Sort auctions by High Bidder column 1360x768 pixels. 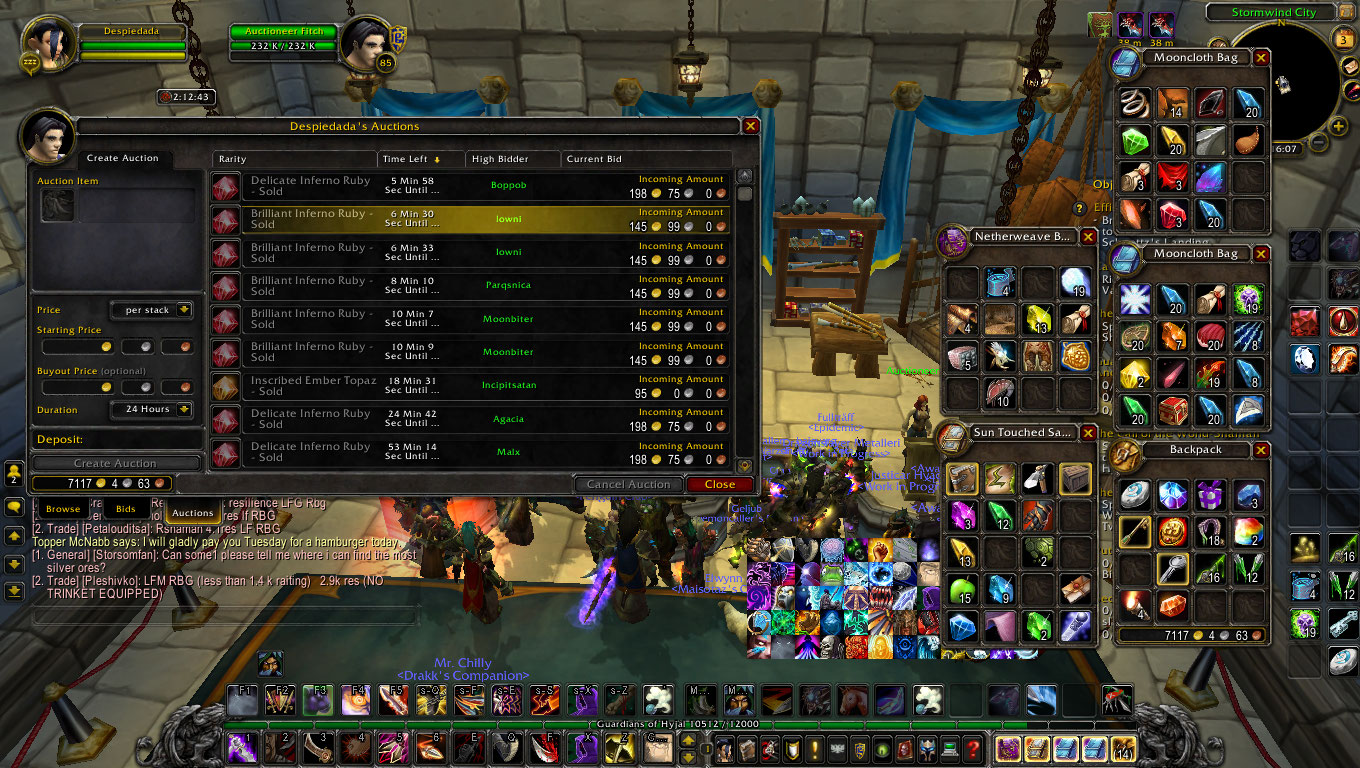512,159
